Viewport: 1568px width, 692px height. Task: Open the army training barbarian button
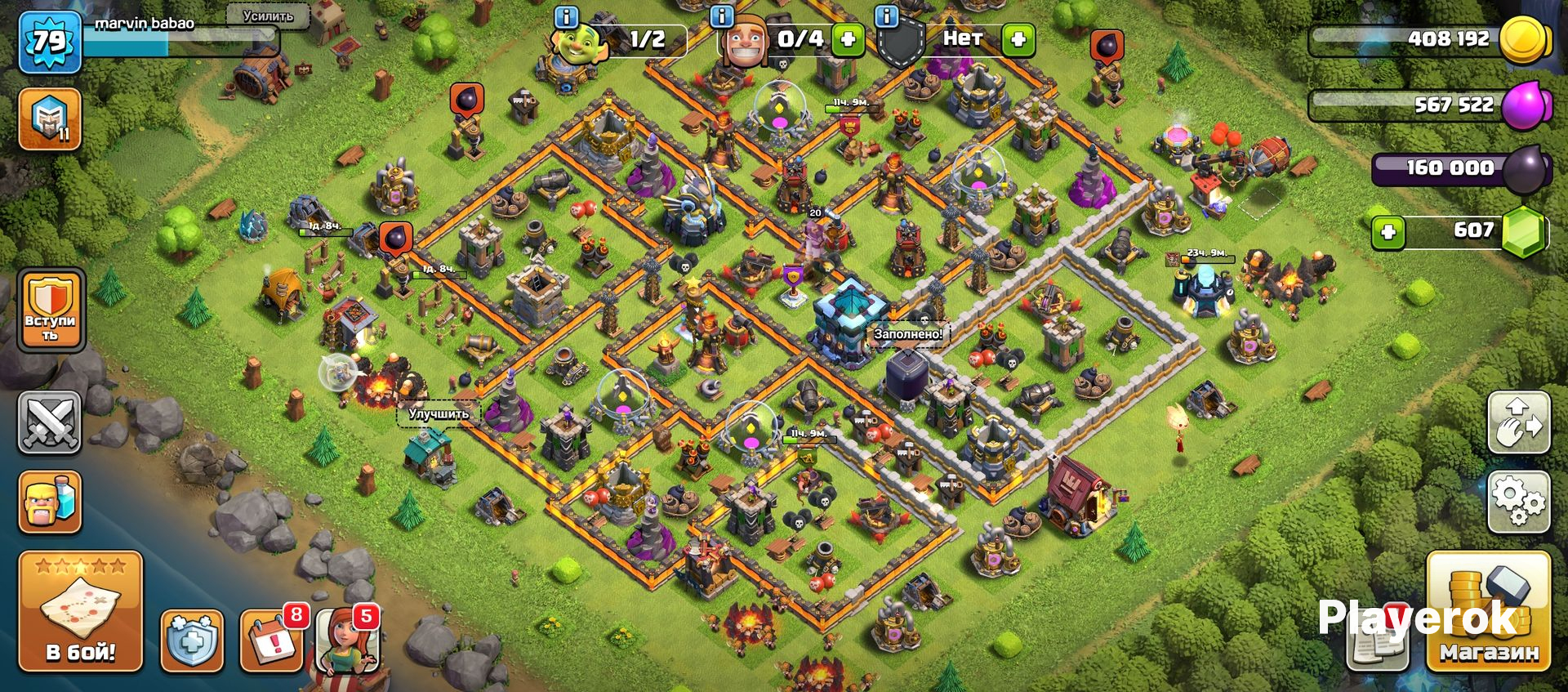pos(50,502)
